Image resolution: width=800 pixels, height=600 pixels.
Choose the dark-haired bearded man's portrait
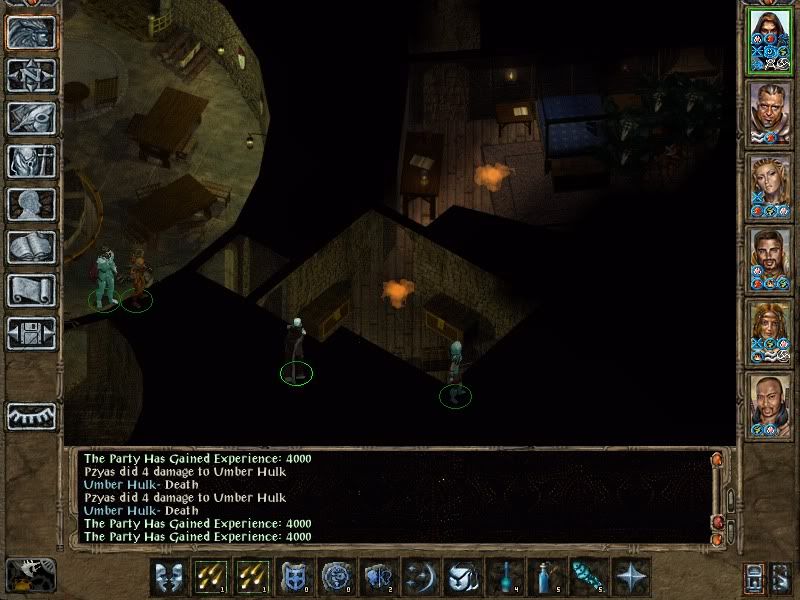[x=768, y=261]
